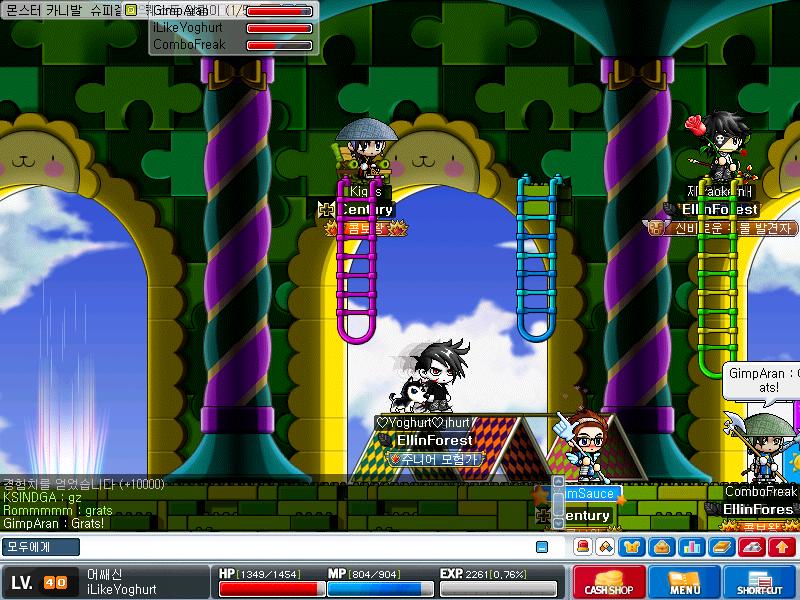Open the Menu button

click(683, 582)
